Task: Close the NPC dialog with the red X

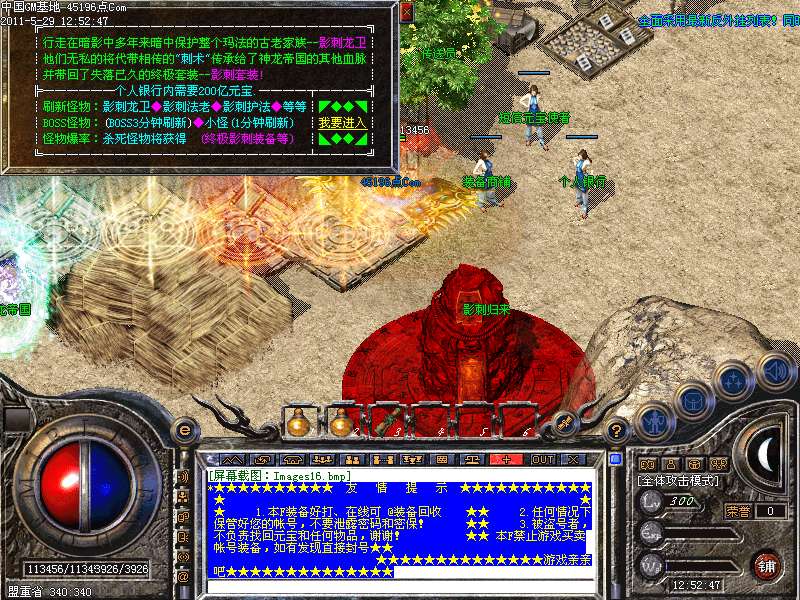Action: [406, 14]
